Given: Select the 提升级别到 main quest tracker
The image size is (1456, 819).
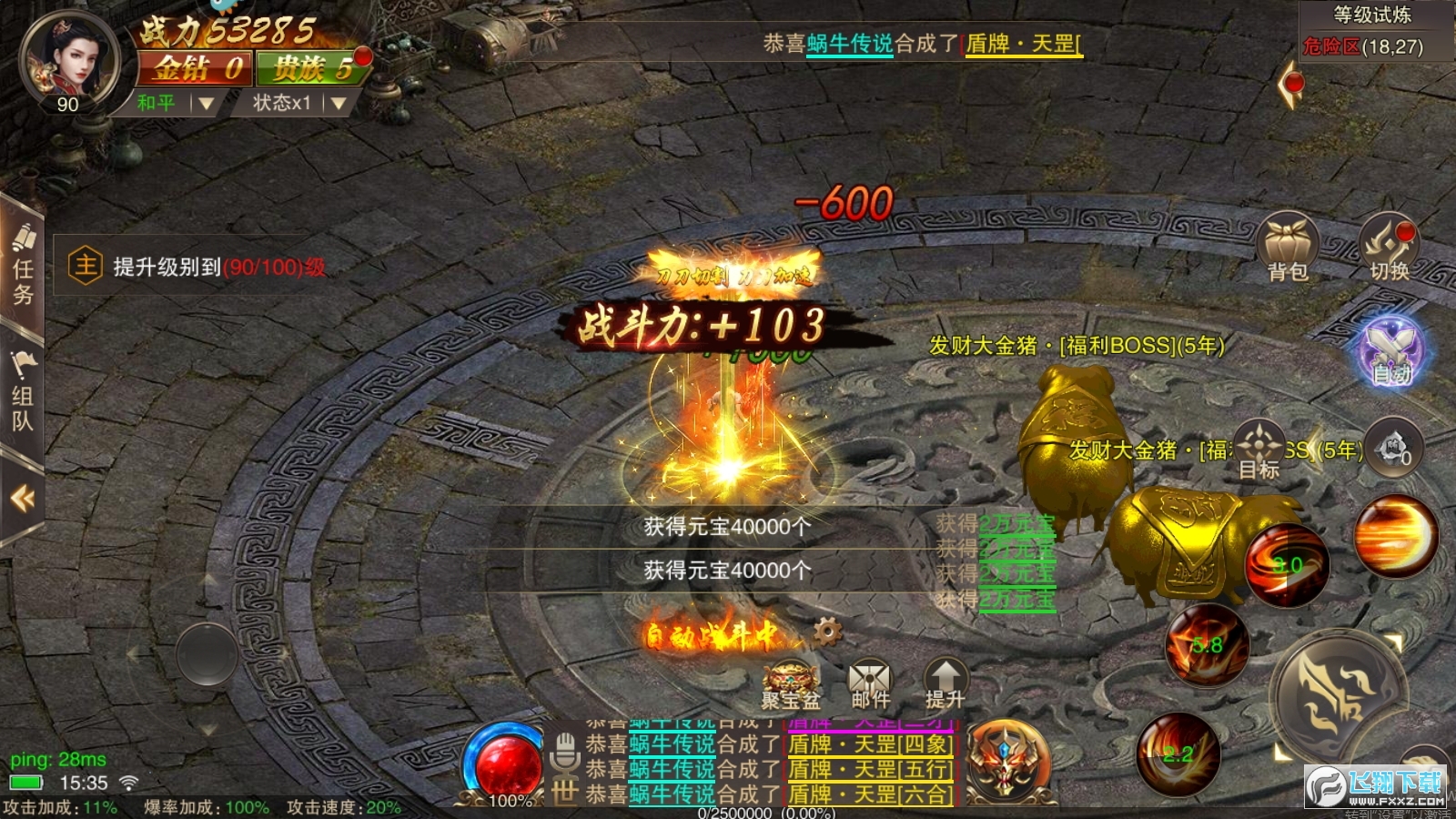Looking at the screenshot, I should coord(196,267).
